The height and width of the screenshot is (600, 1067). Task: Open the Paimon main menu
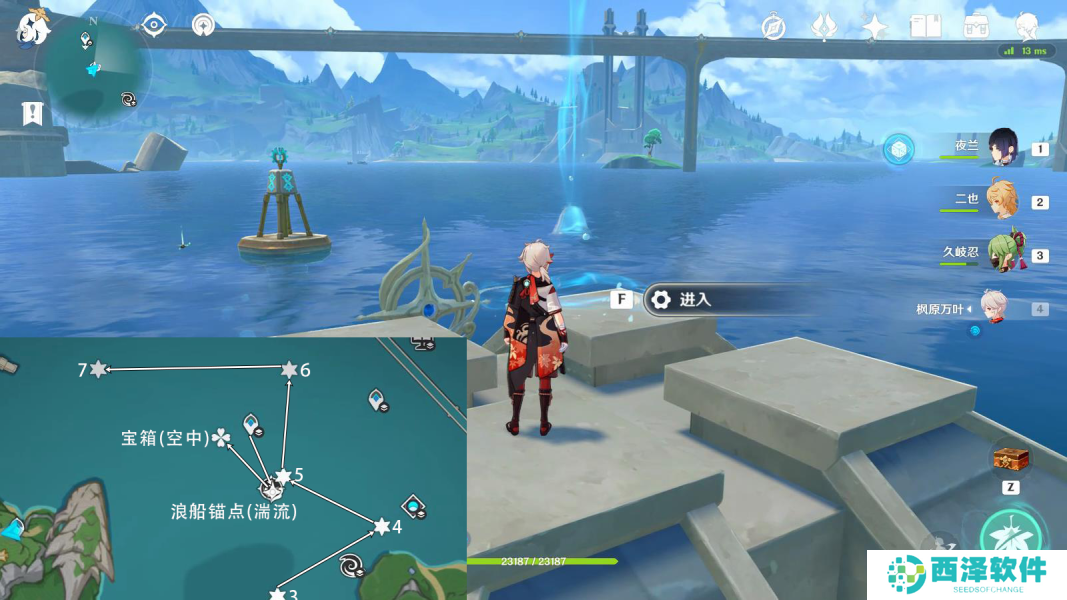(x=32, y=26)
